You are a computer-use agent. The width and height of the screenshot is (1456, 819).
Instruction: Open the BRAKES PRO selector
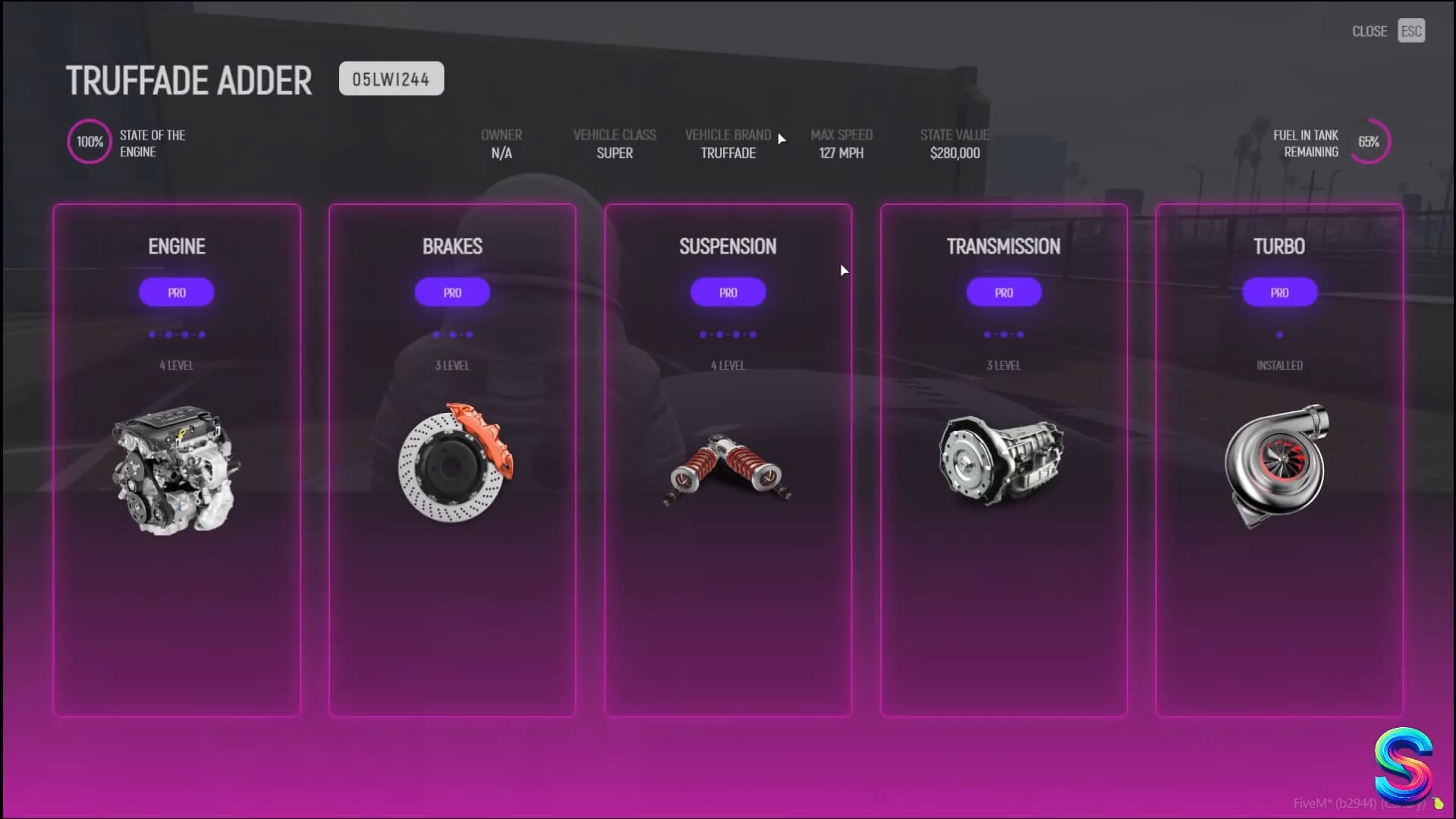click(452, 292)
